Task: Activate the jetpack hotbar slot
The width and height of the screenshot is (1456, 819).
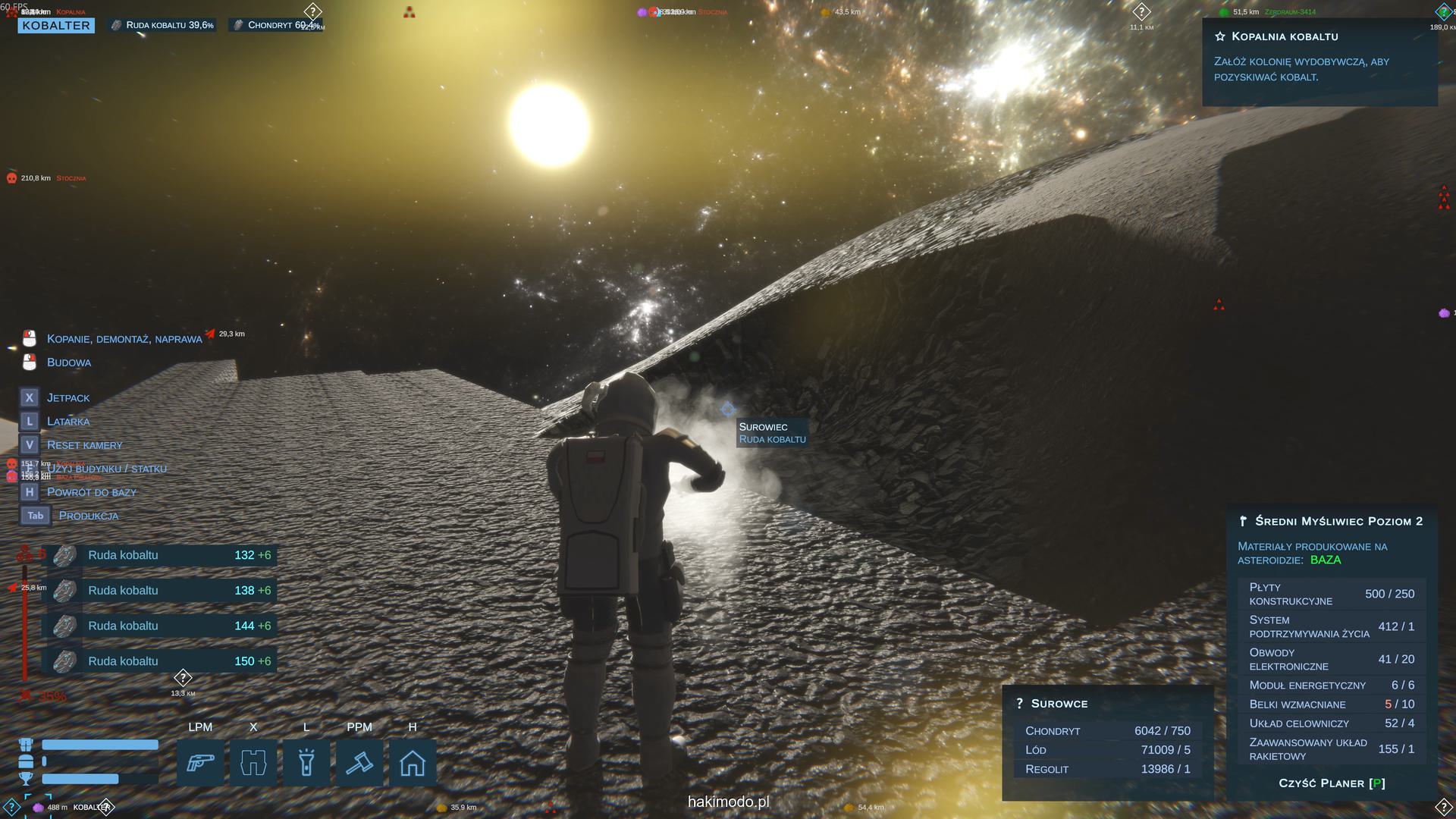Action: 253,762
